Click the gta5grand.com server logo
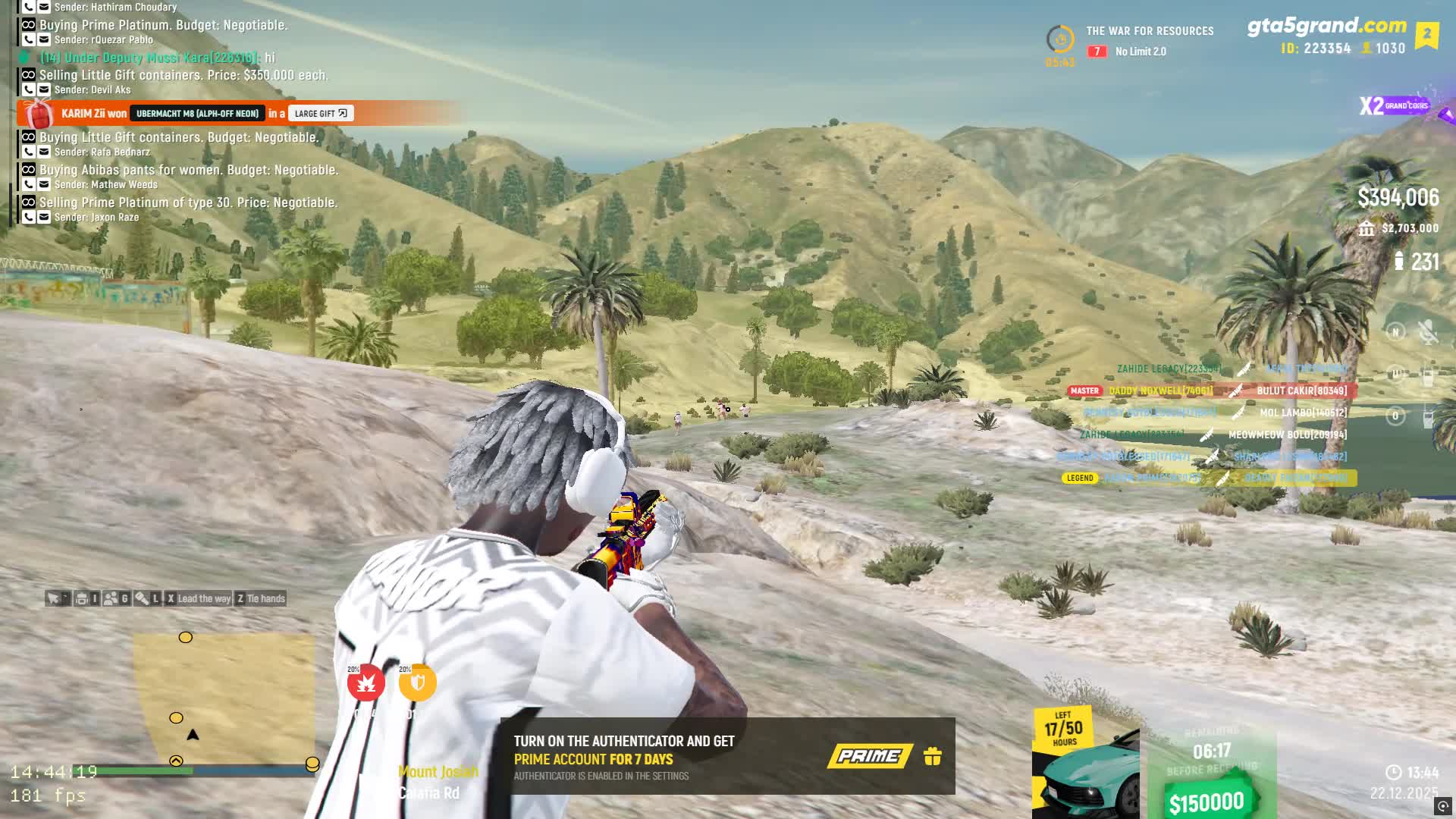The height and width of the screenshot is (819, 1456). tap(1327, 27)
